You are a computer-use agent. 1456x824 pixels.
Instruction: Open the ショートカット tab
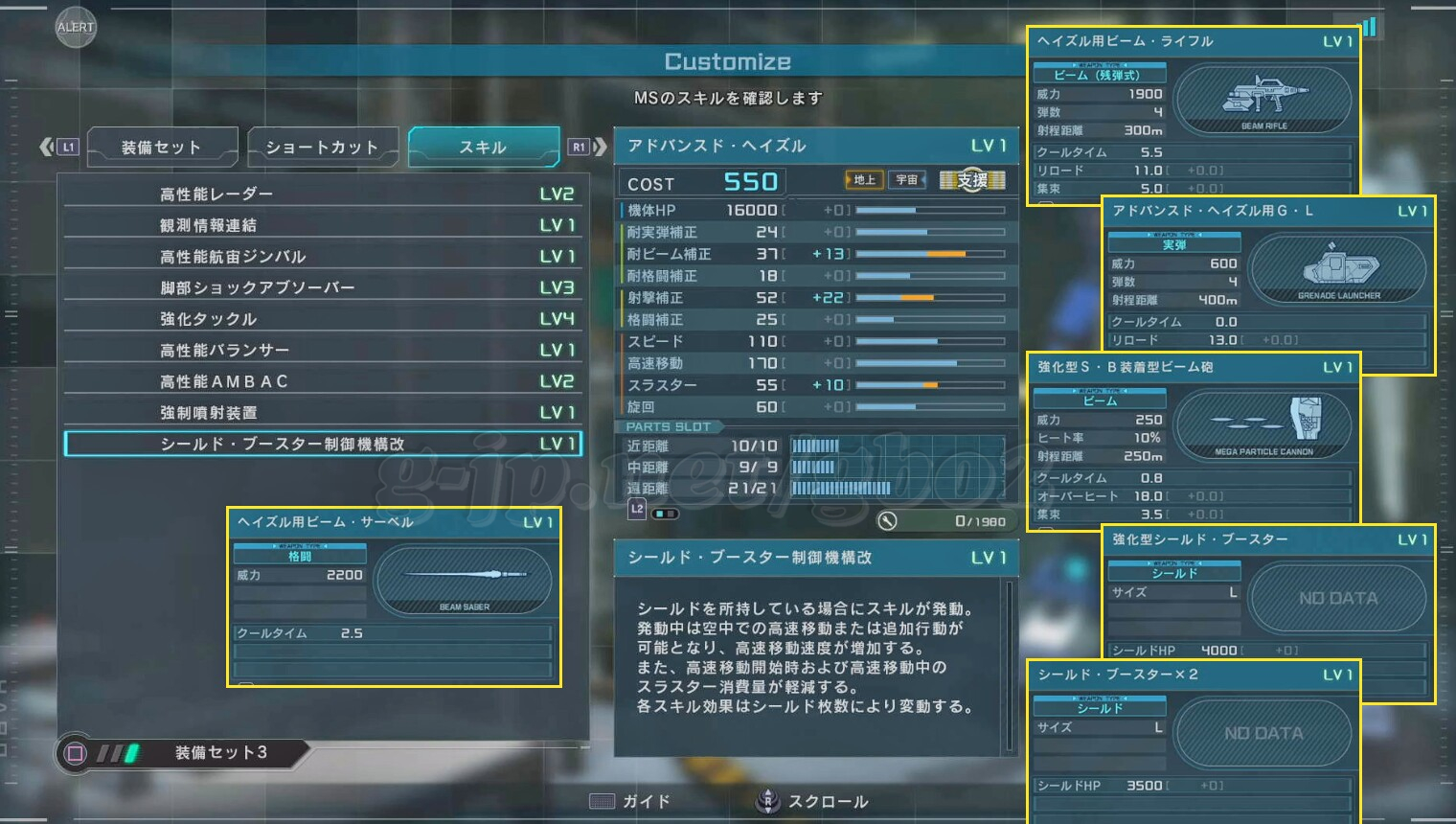coord(322,148)
